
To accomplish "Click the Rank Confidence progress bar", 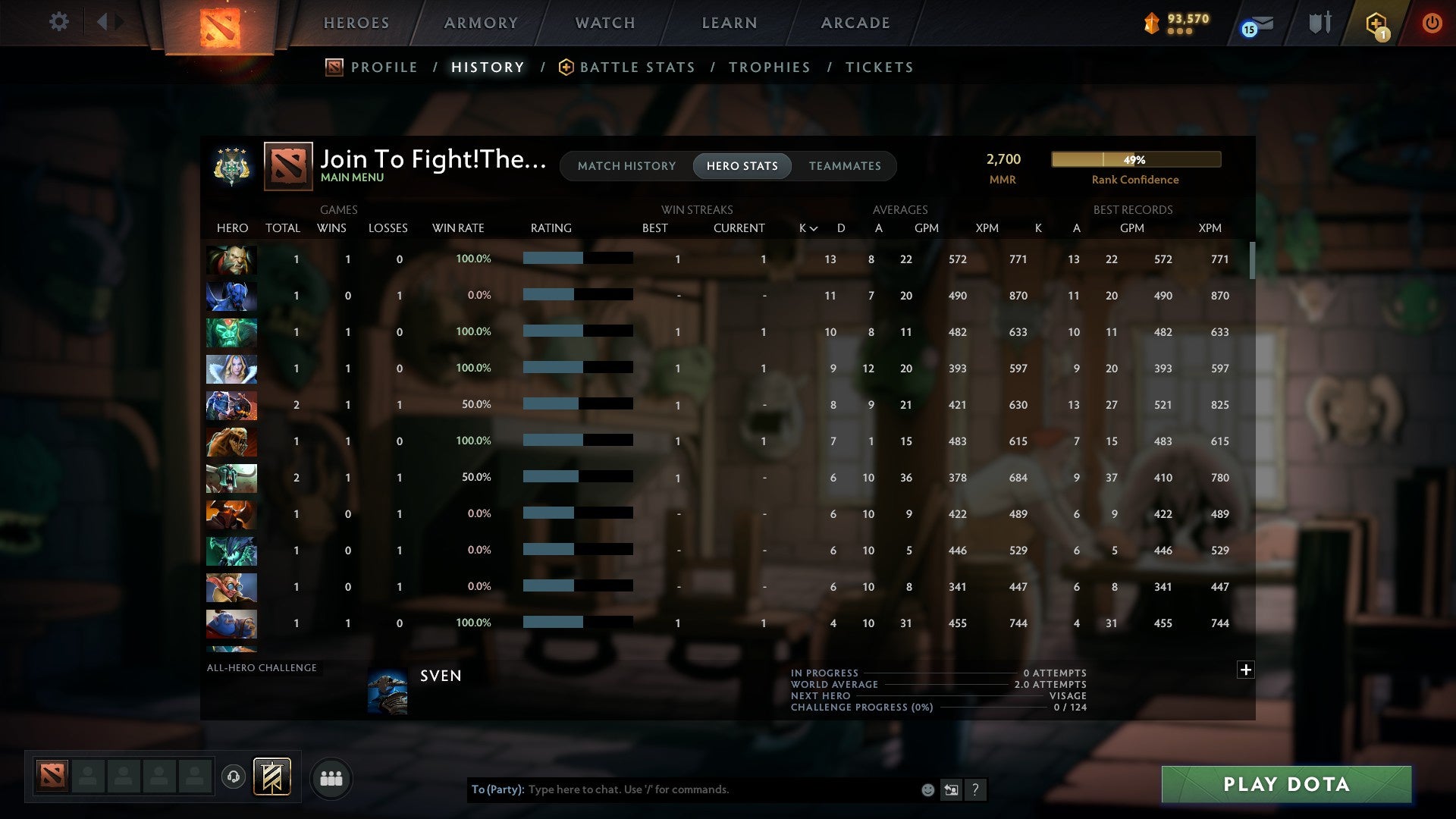I will click(x=1135, y=159).
